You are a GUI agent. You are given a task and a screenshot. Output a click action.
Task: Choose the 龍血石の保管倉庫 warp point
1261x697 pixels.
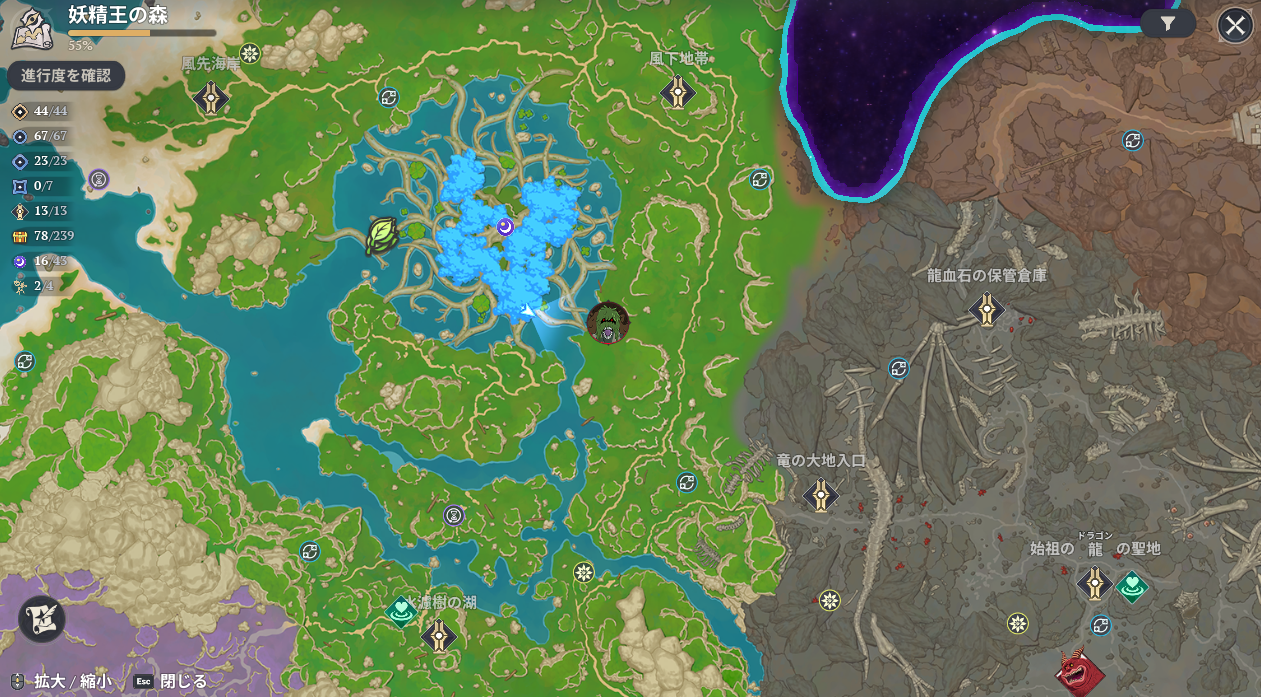(x=987, y=308)
